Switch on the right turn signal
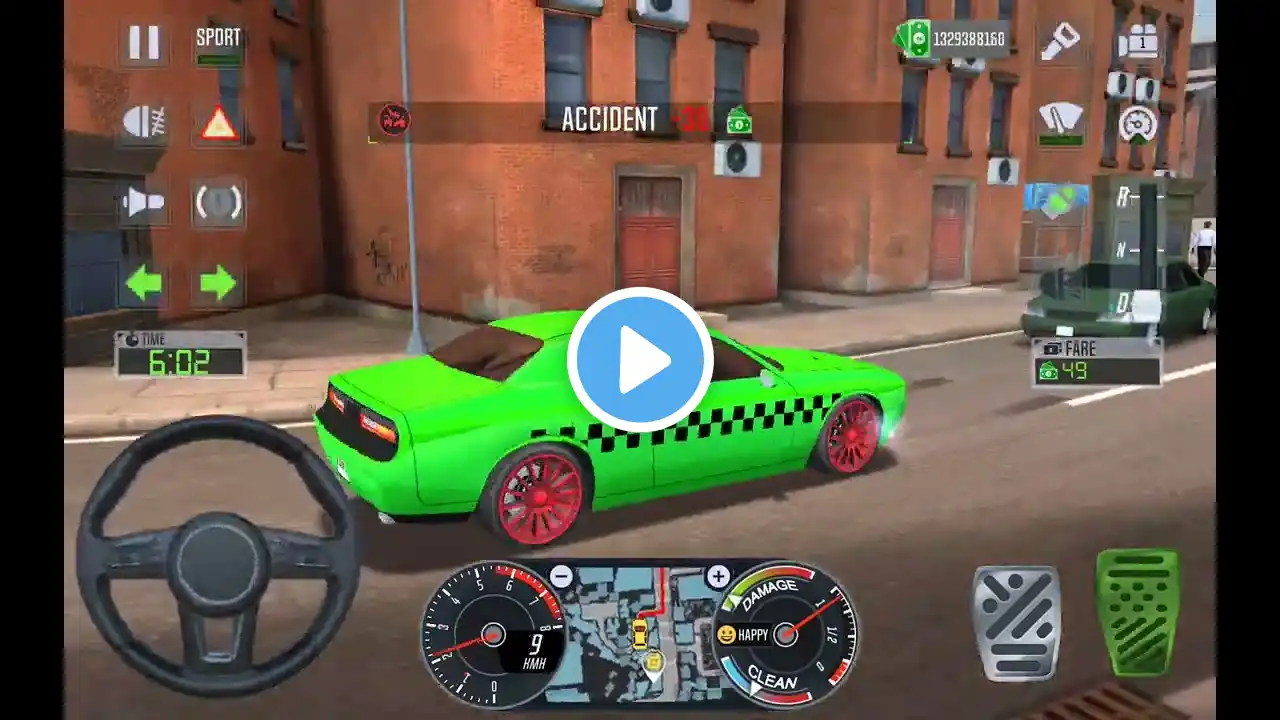1280x720 pixels. 218,283
